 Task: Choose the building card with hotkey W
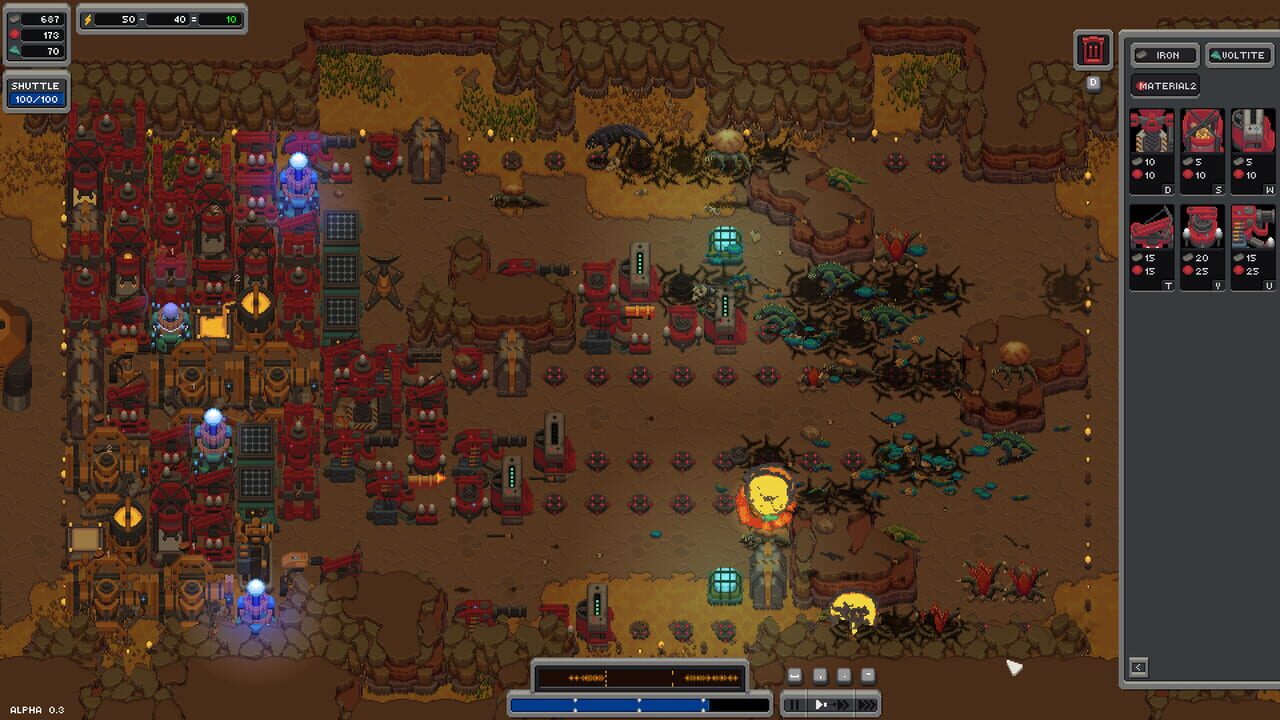(1253, 150)
